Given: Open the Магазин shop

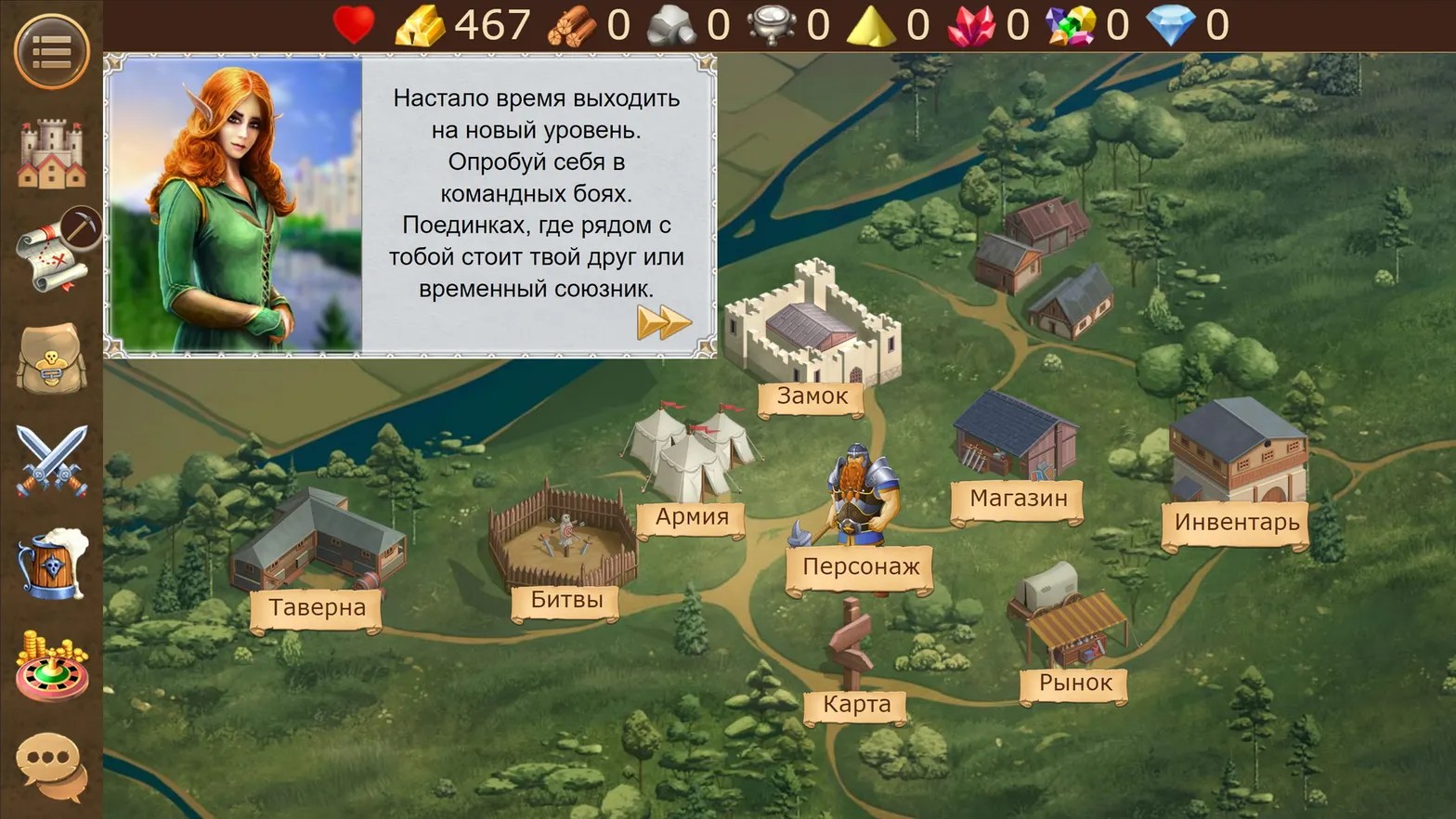Looking at the screenshot, I should point(1018,499).
